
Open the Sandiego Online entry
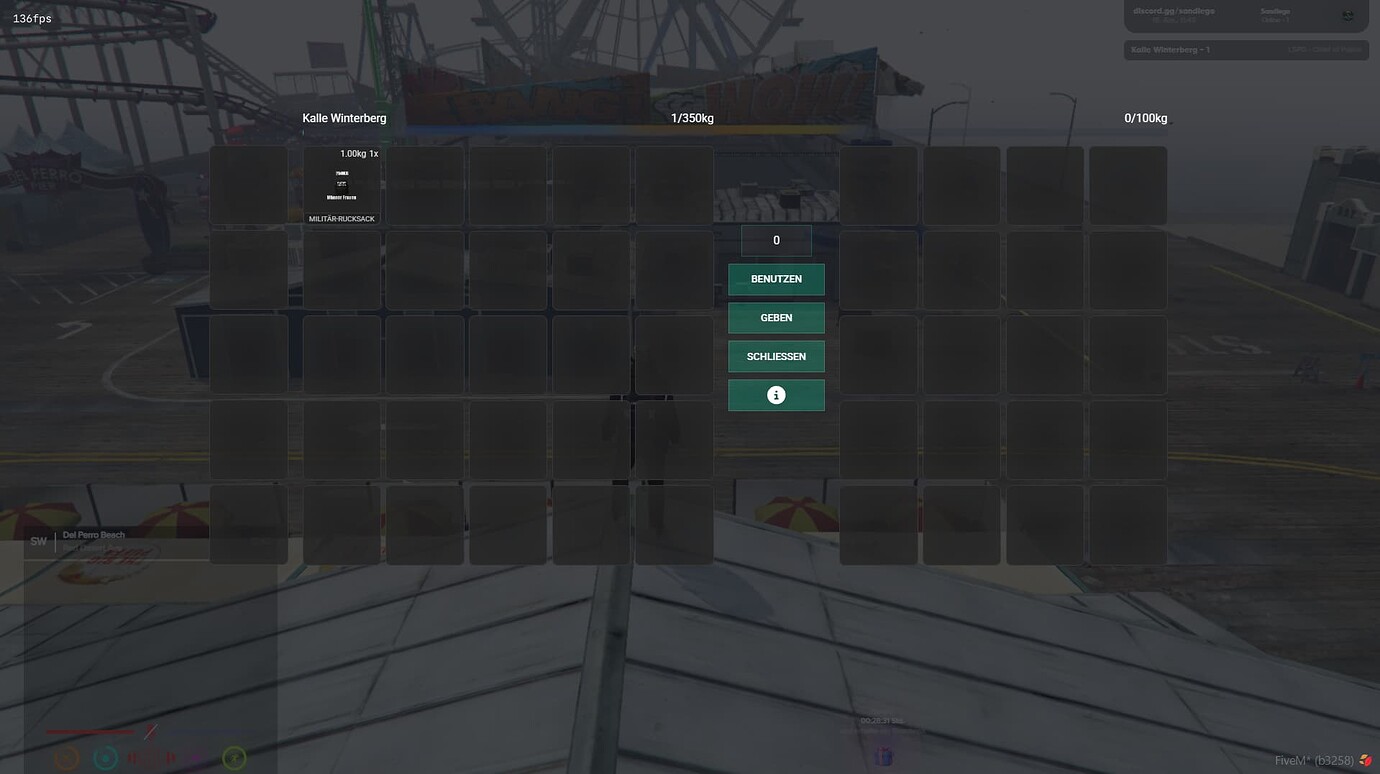(x=1277, y=14)
